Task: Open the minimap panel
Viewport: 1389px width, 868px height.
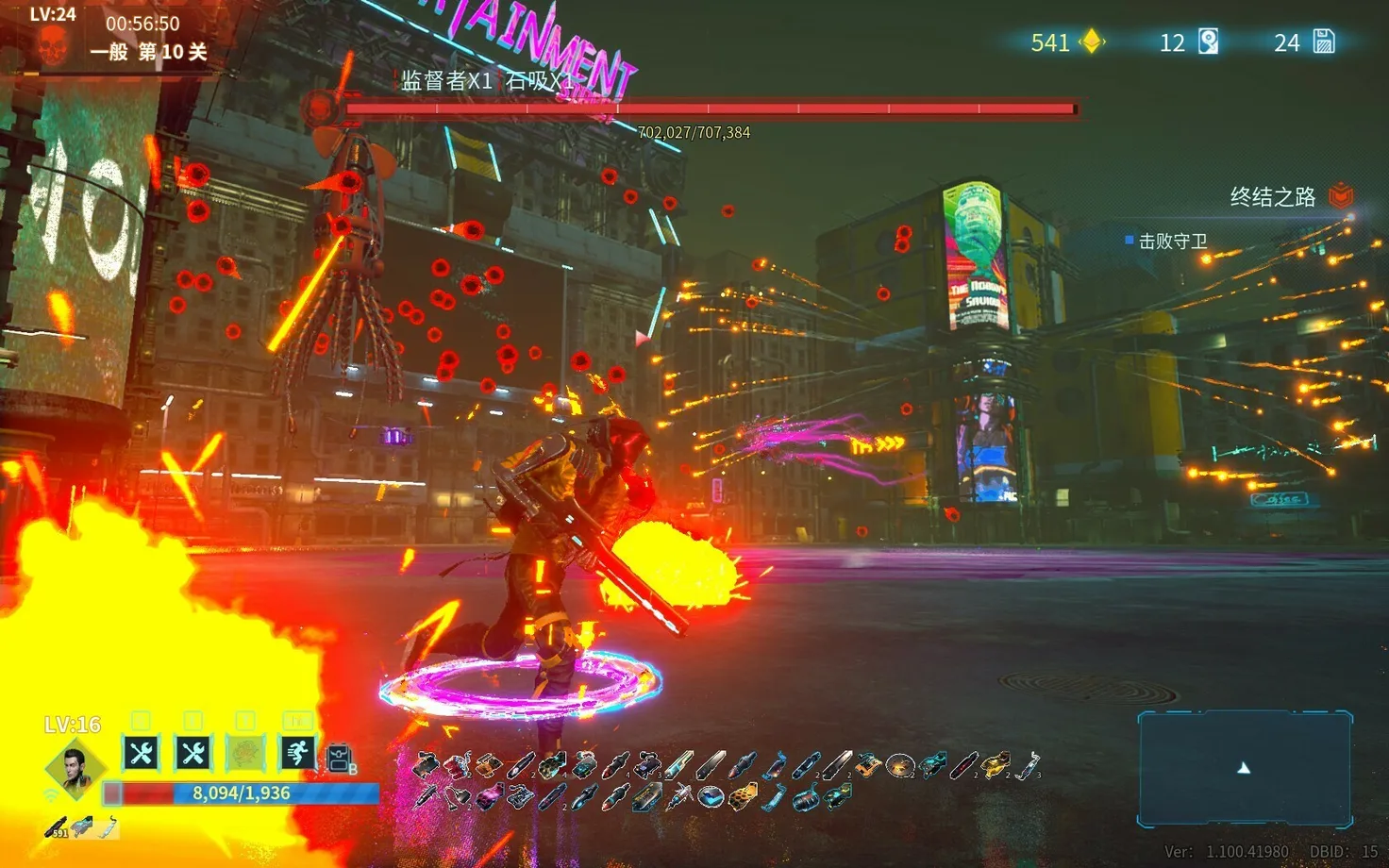Action: (x=1245, y=769)
